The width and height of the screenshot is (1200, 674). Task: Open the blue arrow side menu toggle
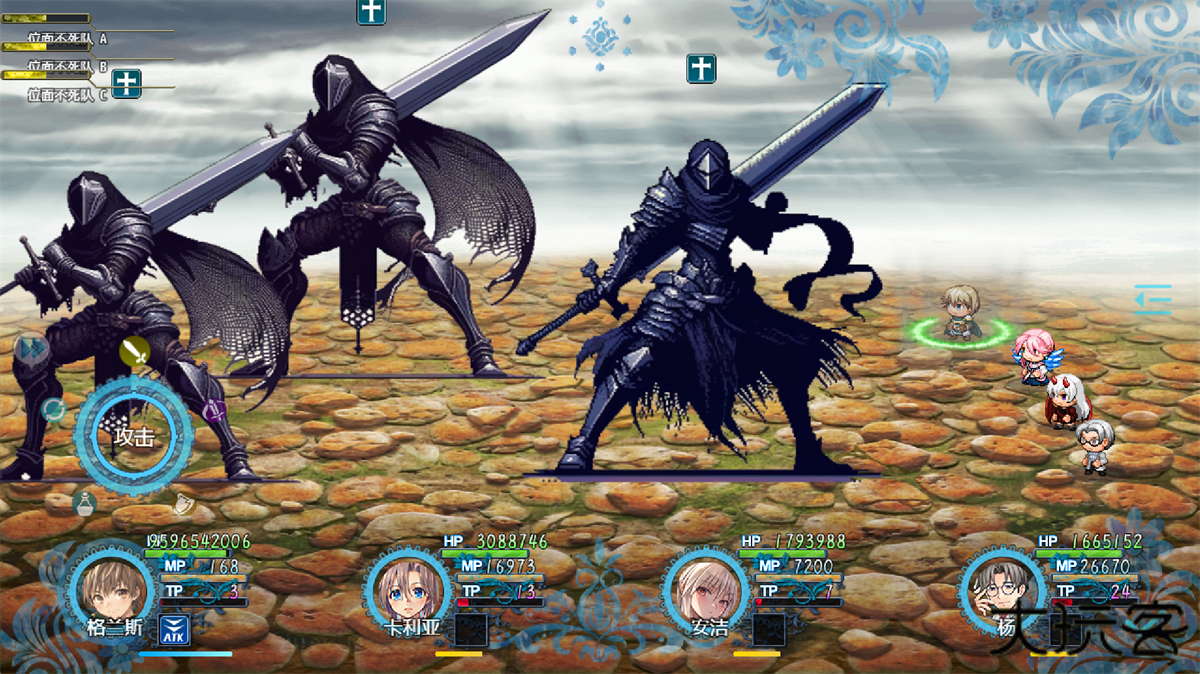coord(1153,299)
